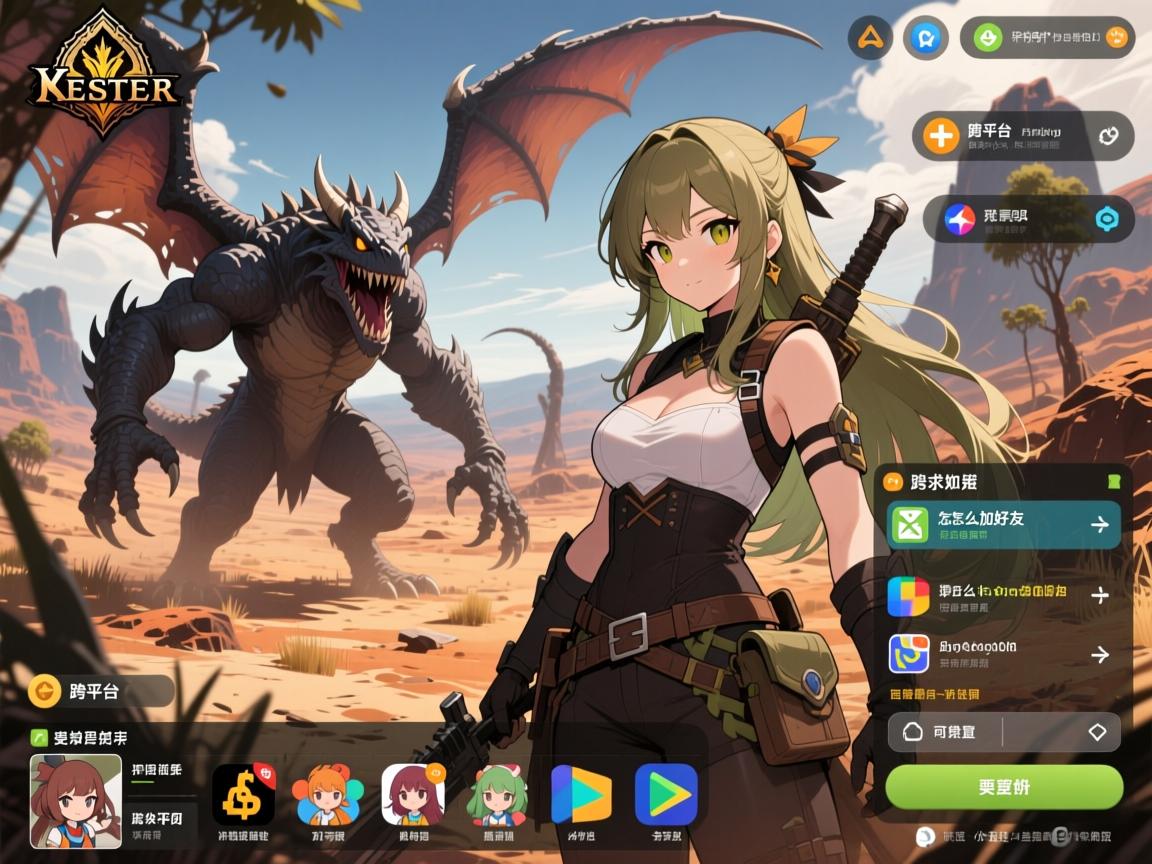Open the blue chat bubble icon
The height and width of the screenshot is (864, 1152).
pos(925,39)
